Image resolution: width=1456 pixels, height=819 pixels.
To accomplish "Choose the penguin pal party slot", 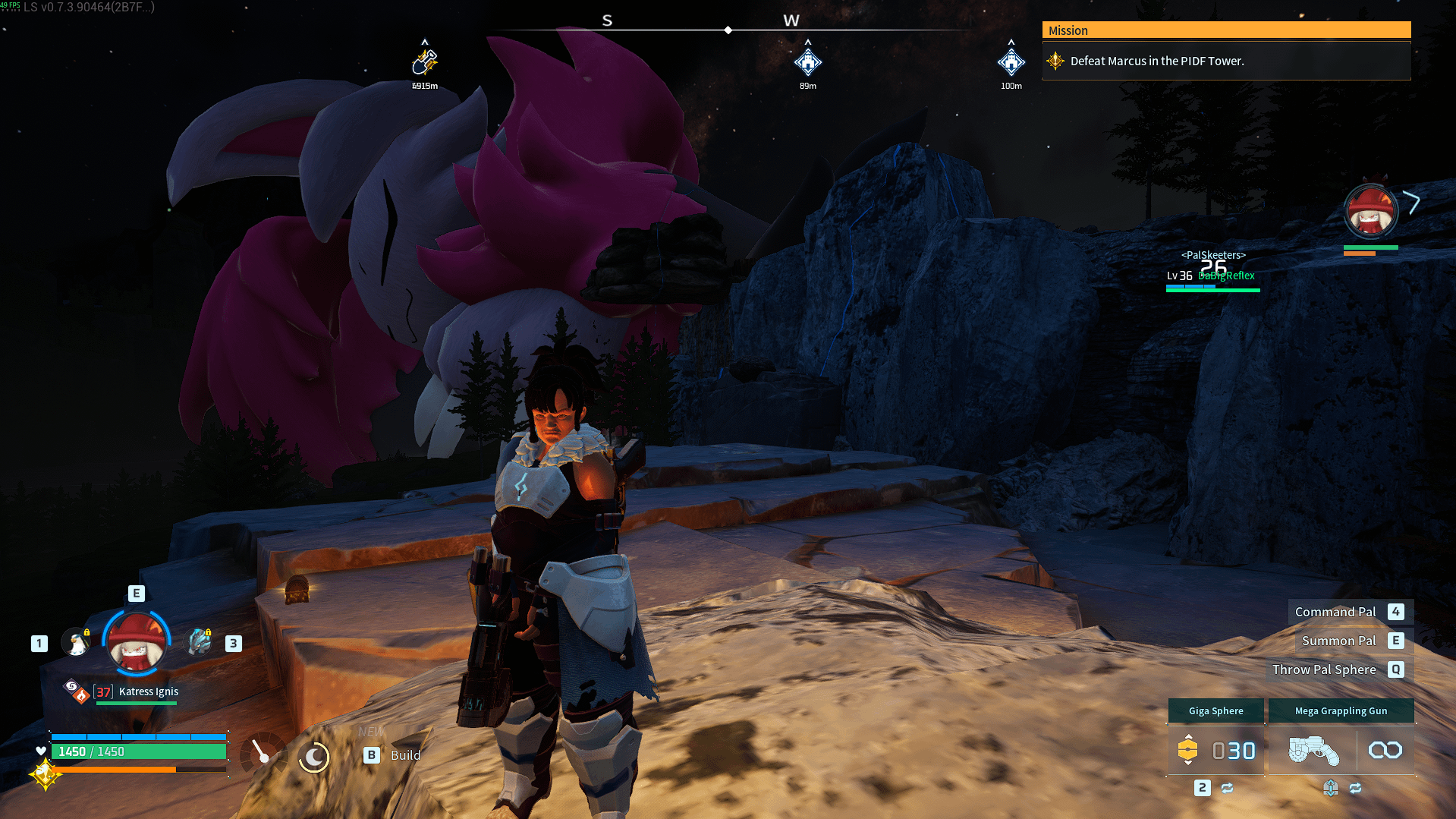I will pyautogui.click(x=76, y=643).
